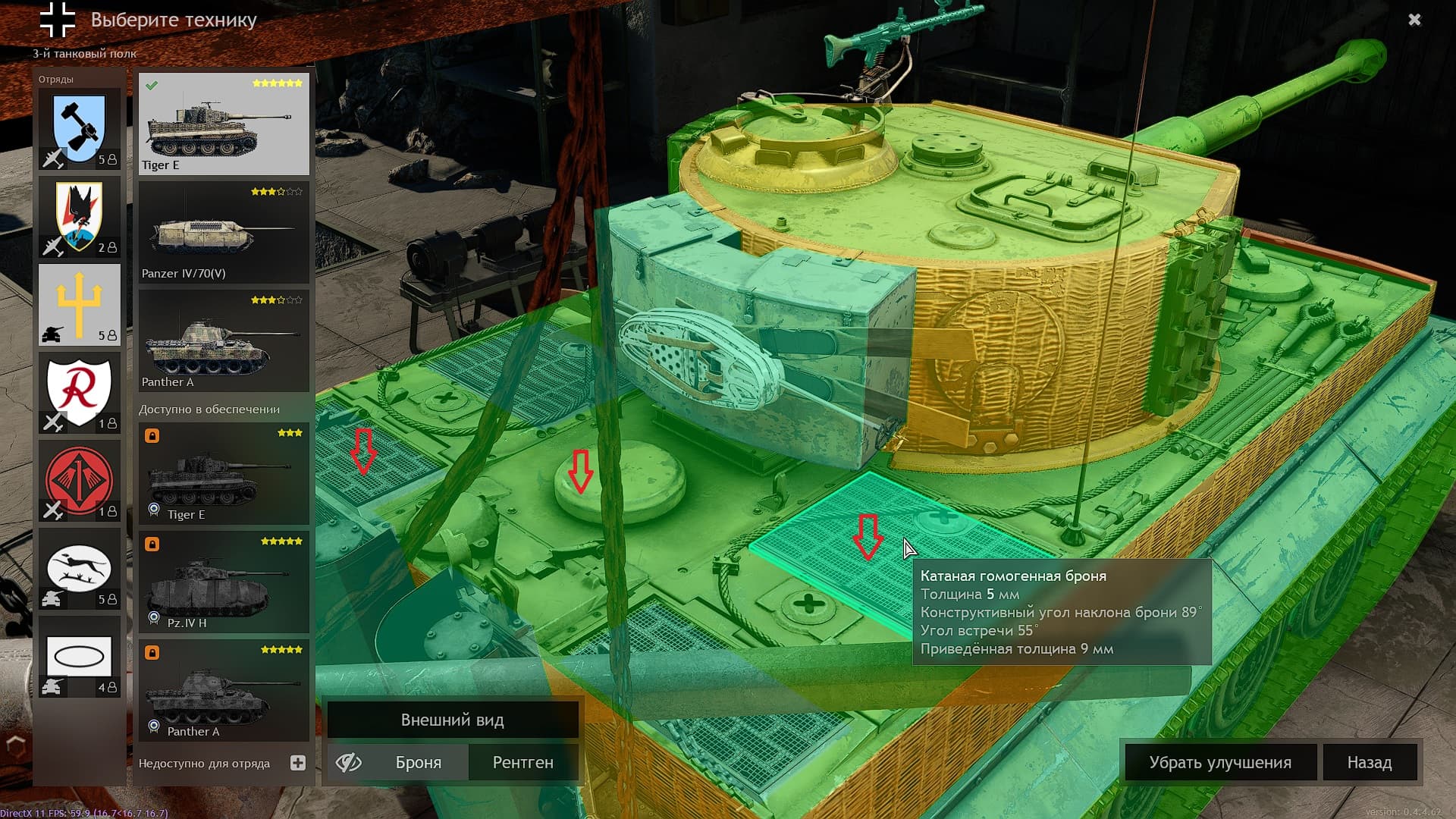Go back with the Назад button
The width and height of the screenshot is (1456, 819).
coord(1369,762)
